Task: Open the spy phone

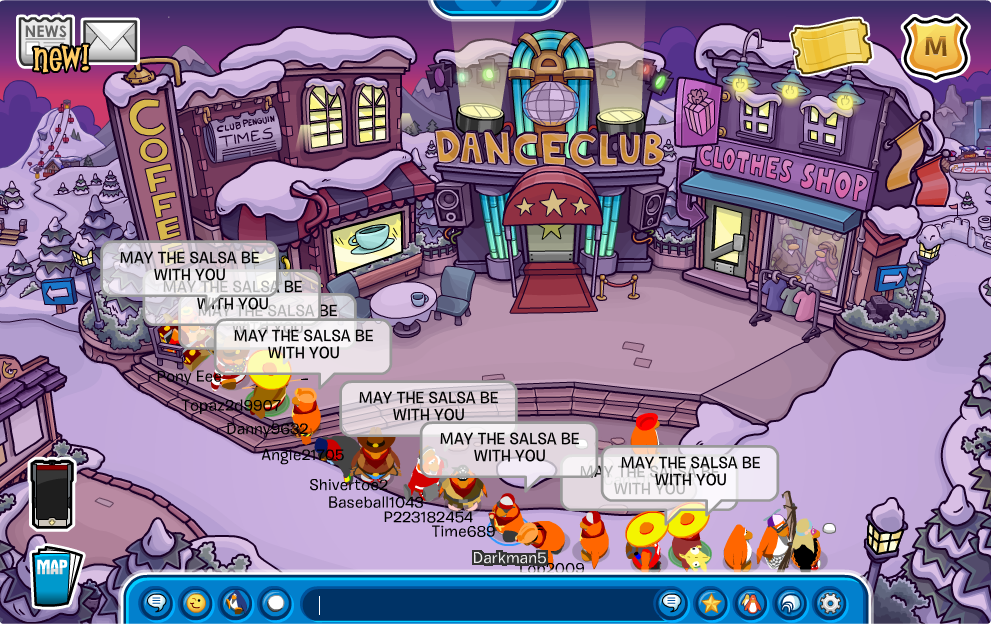Action: [51, 493]
